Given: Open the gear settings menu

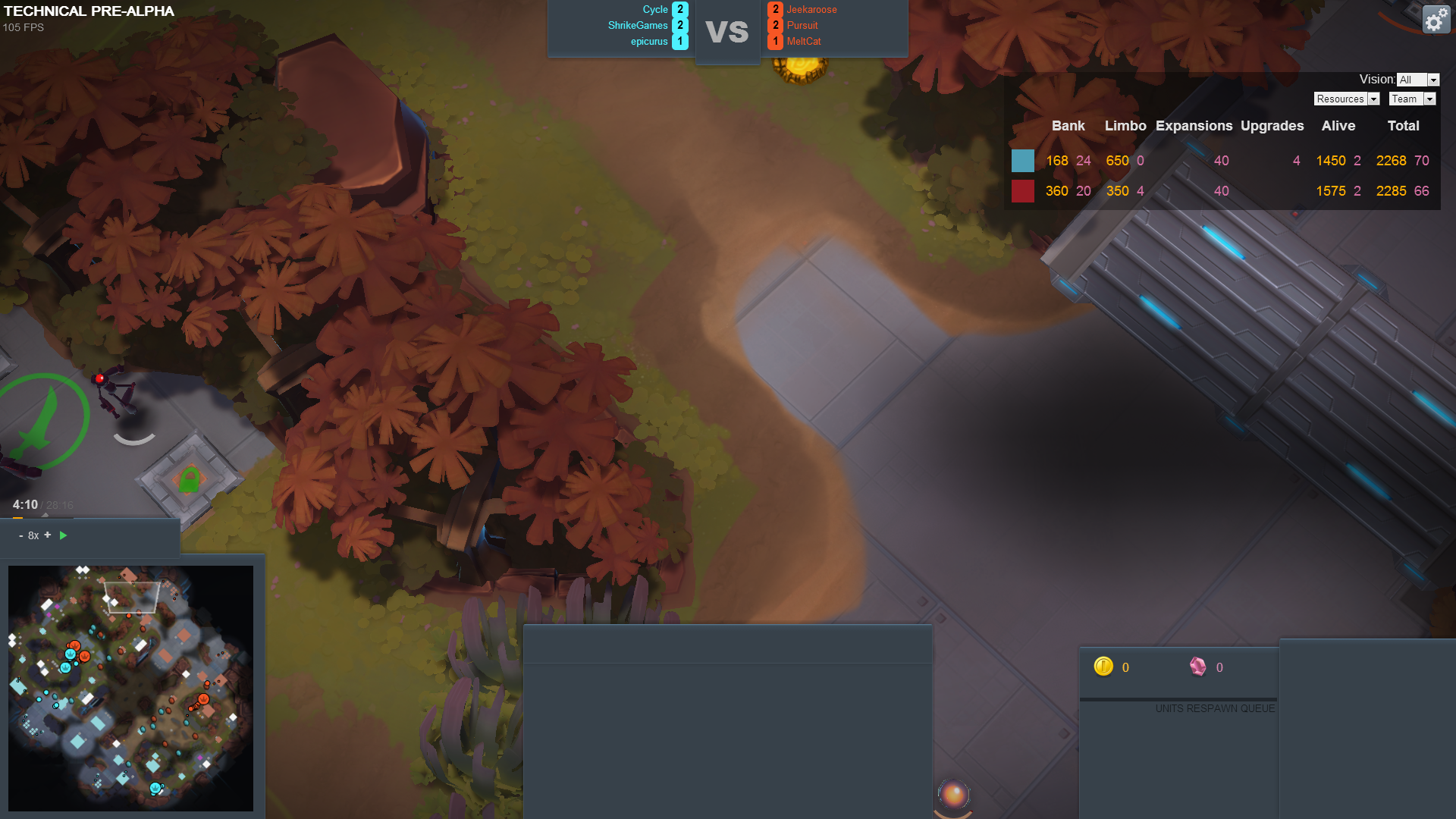Looking at the screenshot, I should point(1435,20).
